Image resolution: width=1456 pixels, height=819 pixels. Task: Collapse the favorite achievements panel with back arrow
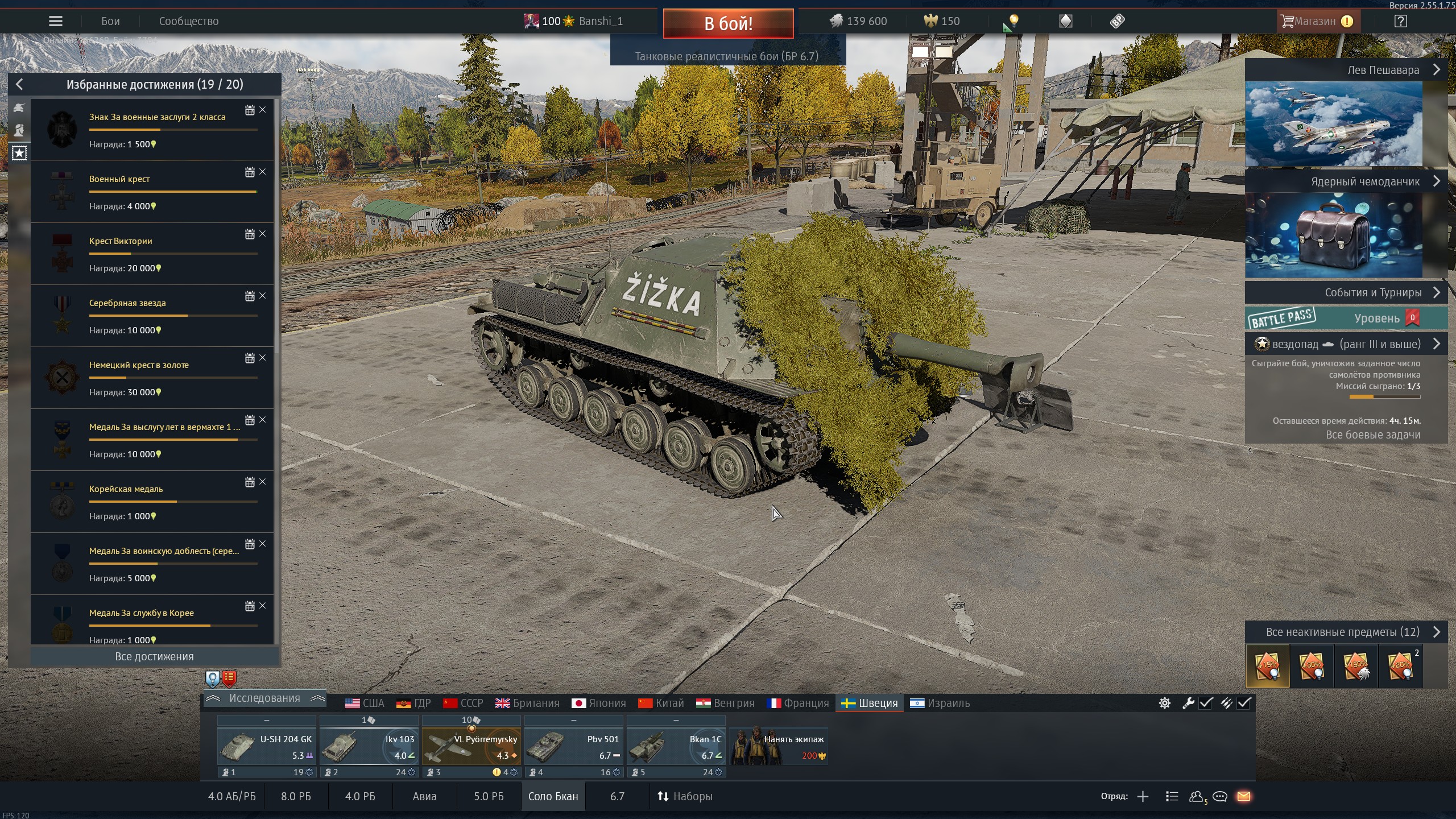click(19, 85)
